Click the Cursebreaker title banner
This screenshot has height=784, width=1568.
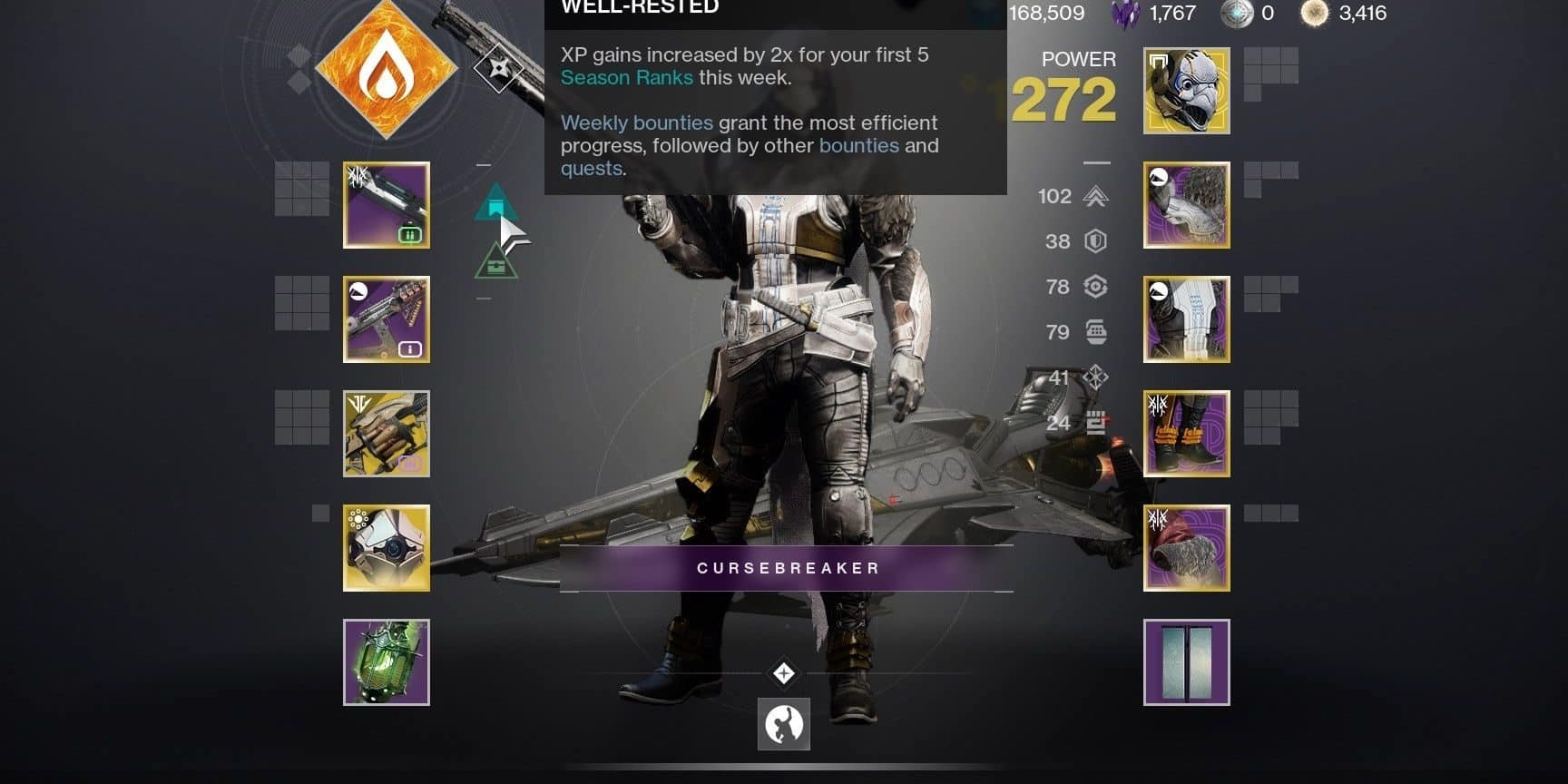pyautogui.click(x=786, y=567)
